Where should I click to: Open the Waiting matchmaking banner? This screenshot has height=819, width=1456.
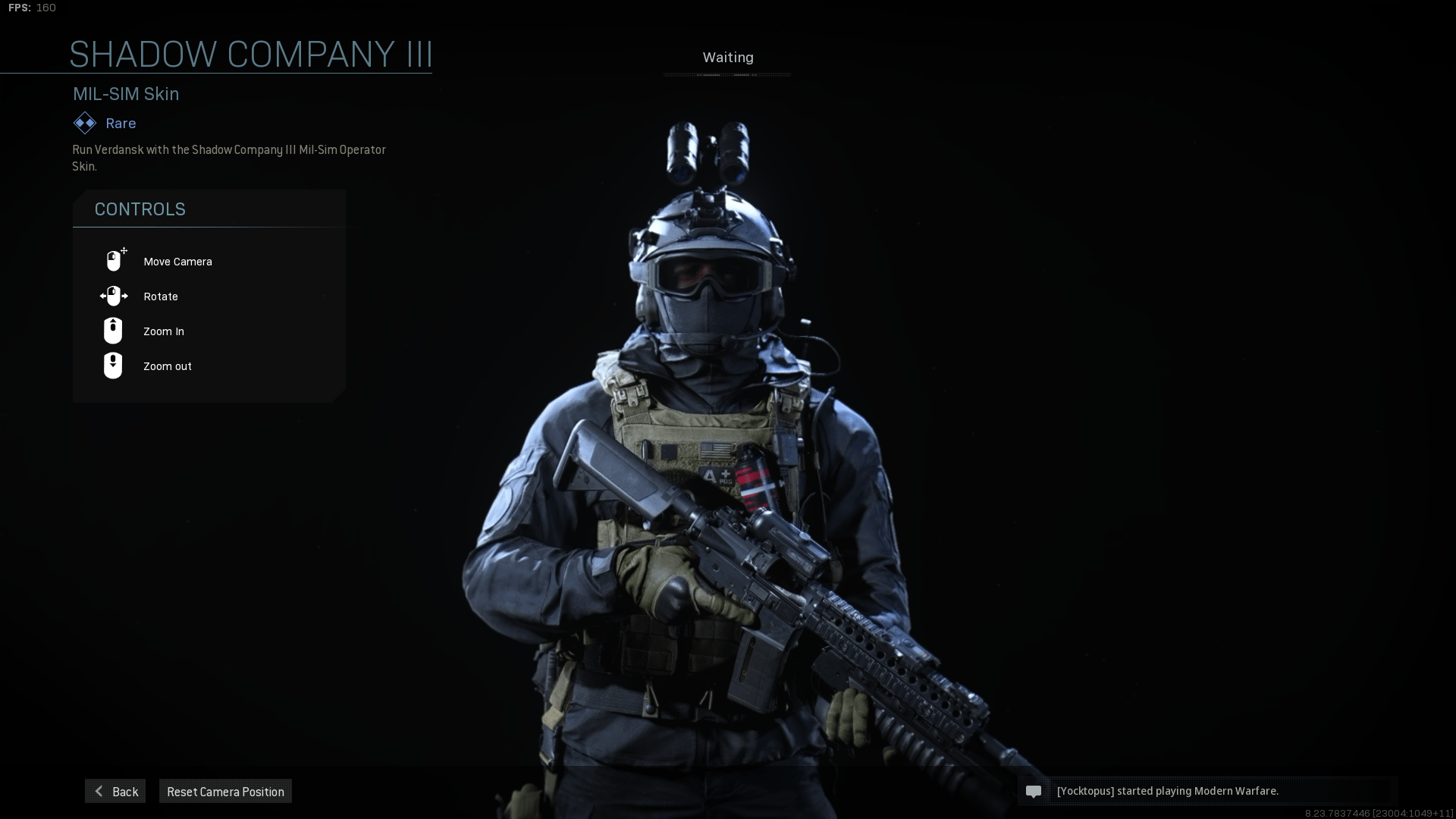(728, 58)
